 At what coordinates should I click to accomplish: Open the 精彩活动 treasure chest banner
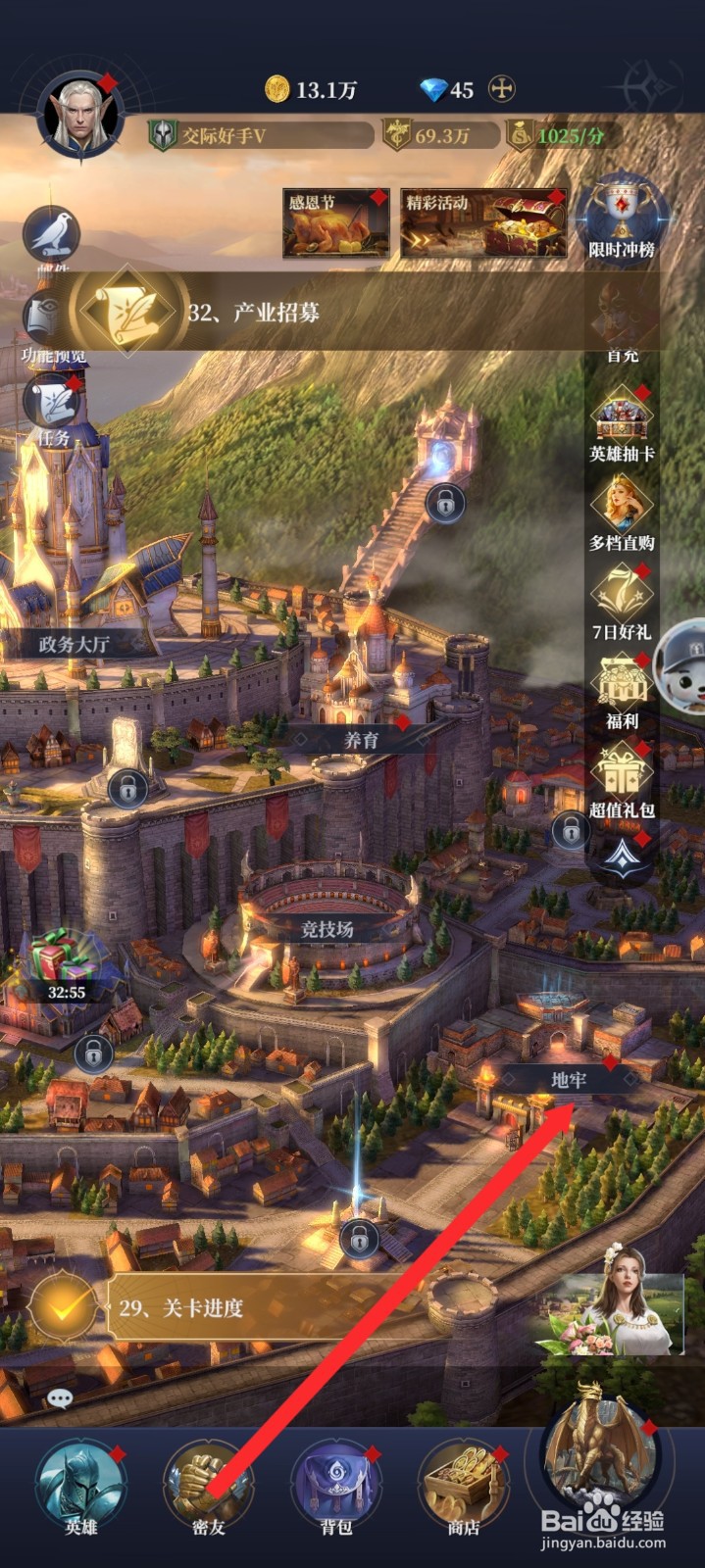483,223
